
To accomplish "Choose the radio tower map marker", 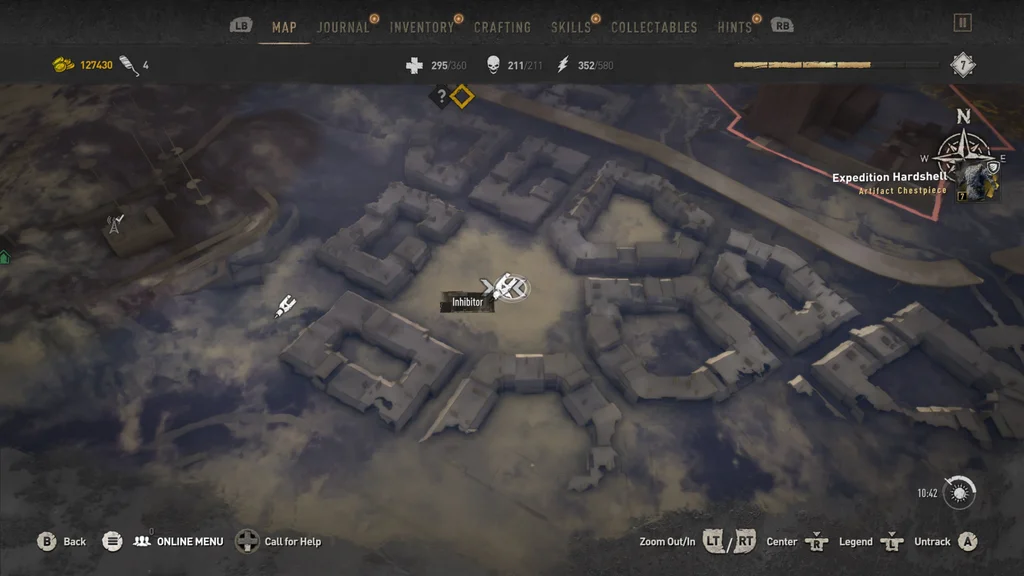I will 115,223.
